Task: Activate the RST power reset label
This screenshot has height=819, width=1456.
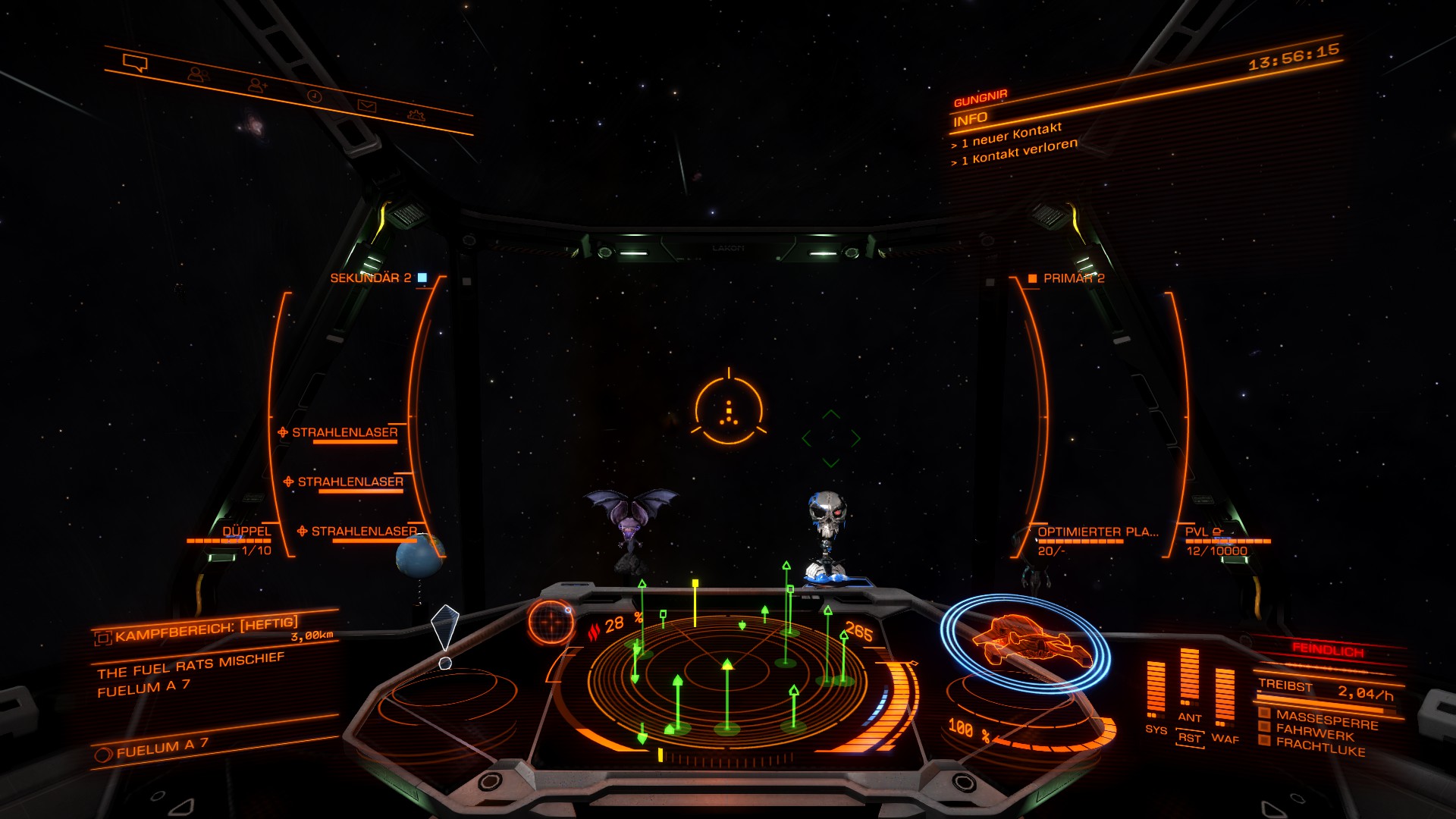Action: click(x=1190, y=738)
